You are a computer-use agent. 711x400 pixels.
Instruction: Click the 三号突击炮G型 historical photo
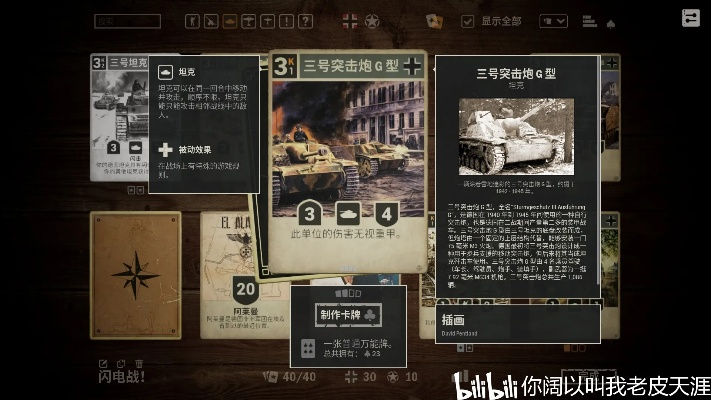(x=515, y=135)
